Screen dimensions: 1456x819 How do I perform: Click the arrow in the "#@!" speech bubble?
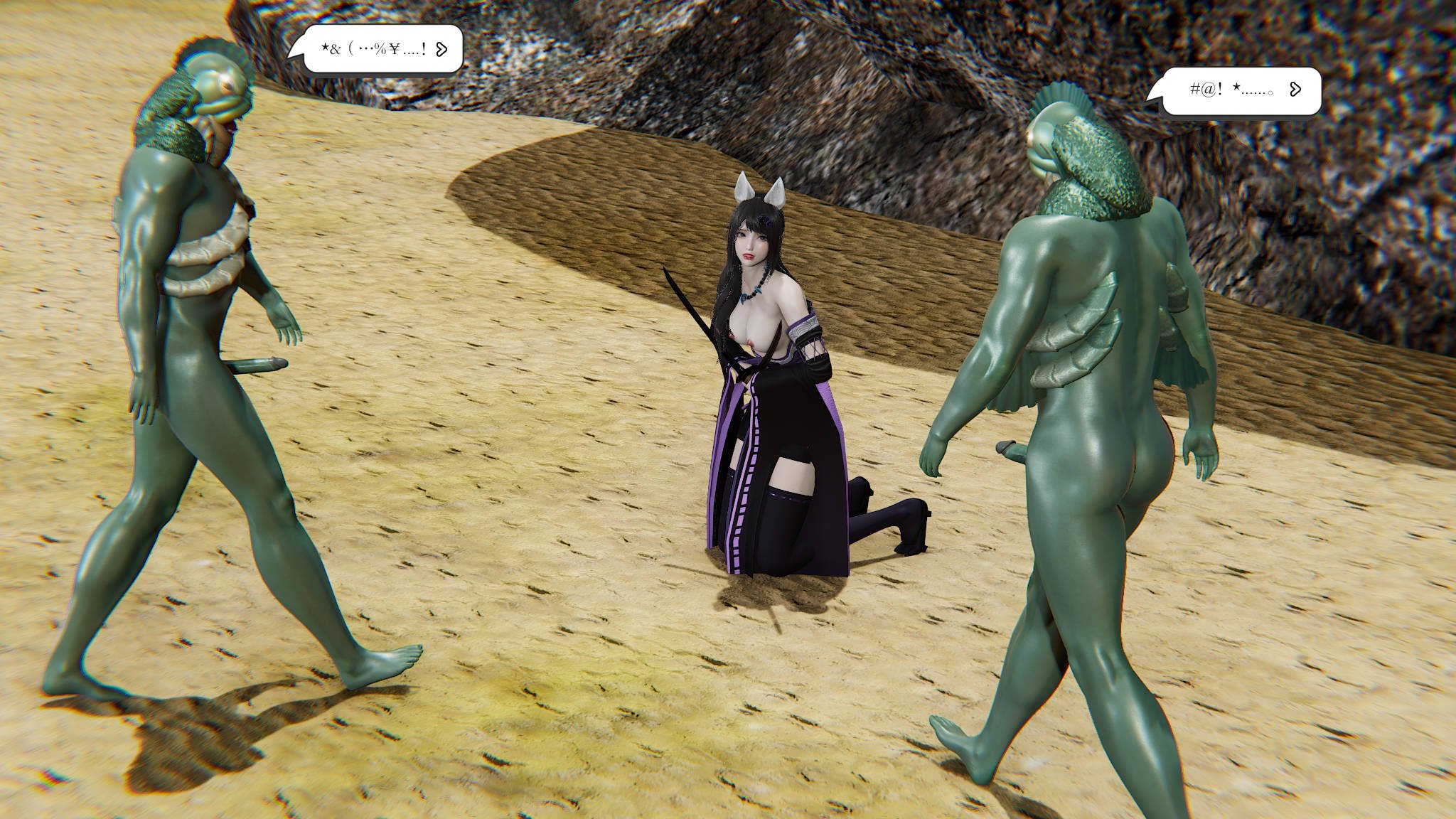point(1295,89)
